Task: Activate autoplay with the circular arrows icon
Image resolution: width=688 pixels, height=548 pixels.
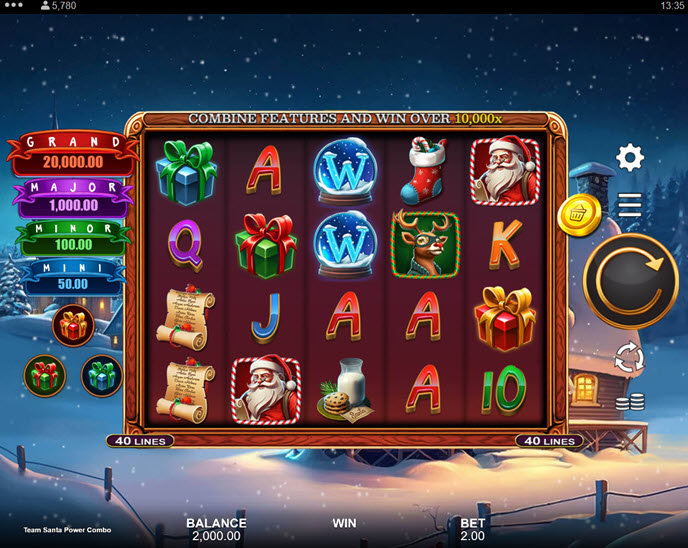Action: click(x=630, y=358)
